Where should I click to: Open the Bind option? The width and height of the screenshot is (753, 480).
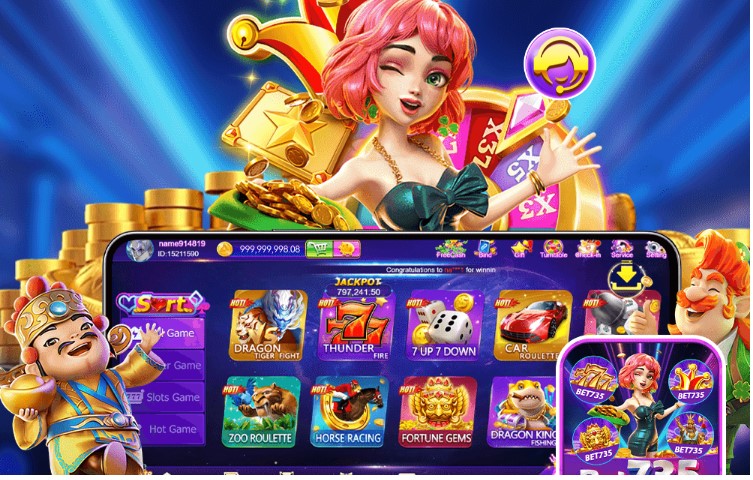(485, 247)
